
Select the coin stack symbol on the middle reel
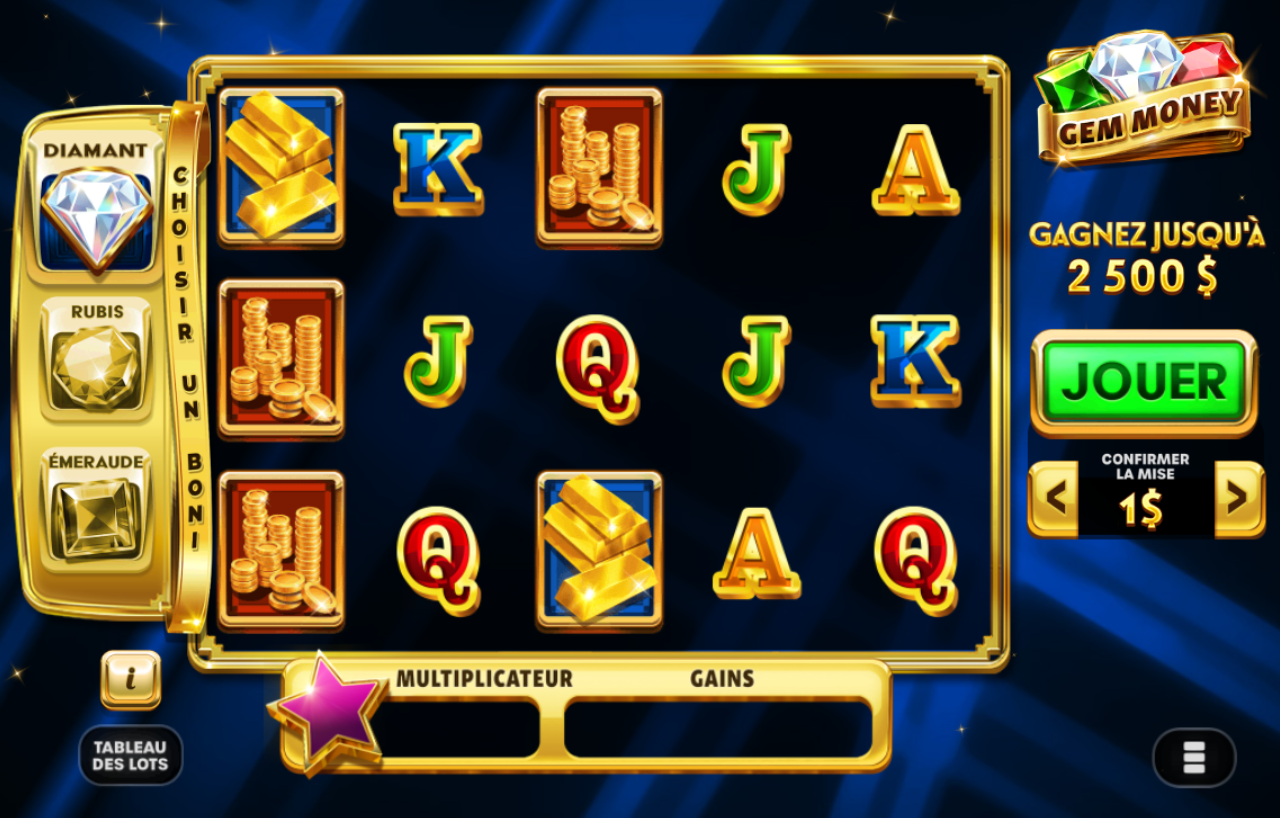coord(600,170)
